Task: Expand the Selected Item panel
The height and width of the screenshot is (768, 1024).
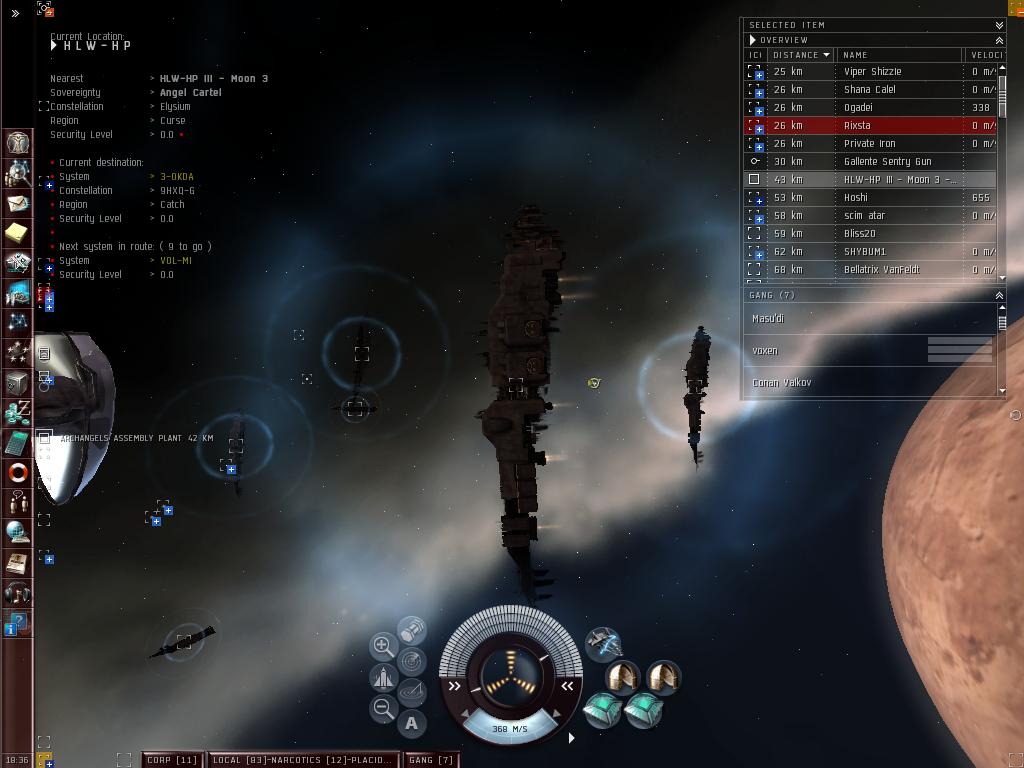Action: [999, 25]
